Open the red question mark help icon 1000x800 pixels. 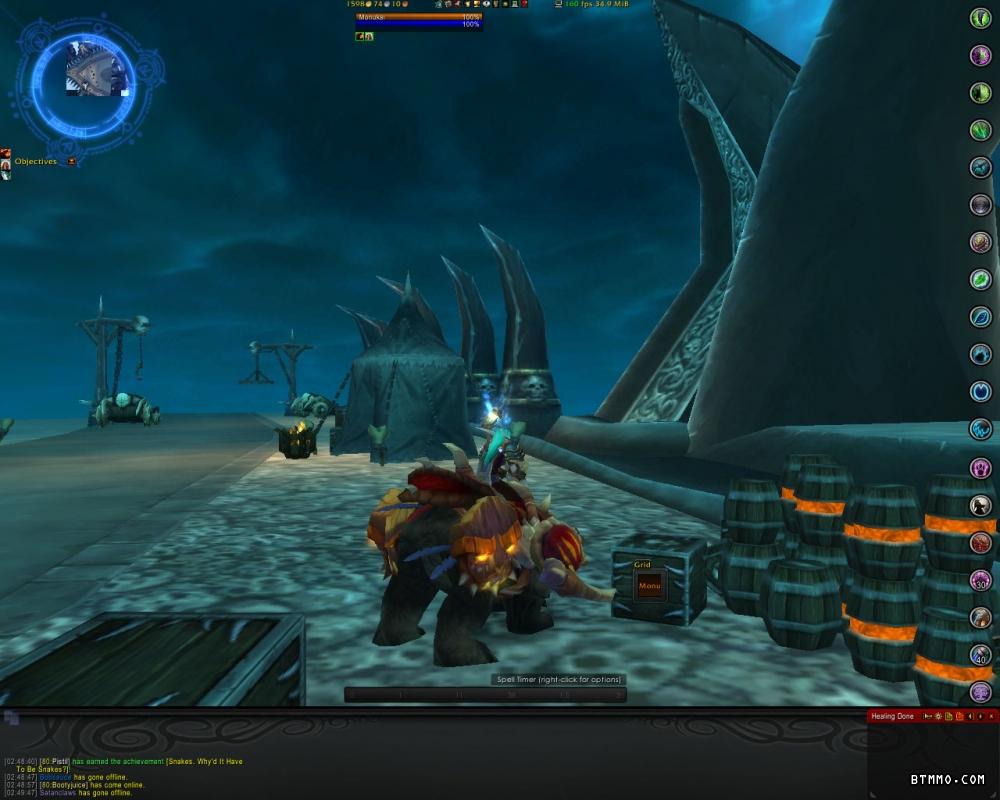click(x=524, y=5)
